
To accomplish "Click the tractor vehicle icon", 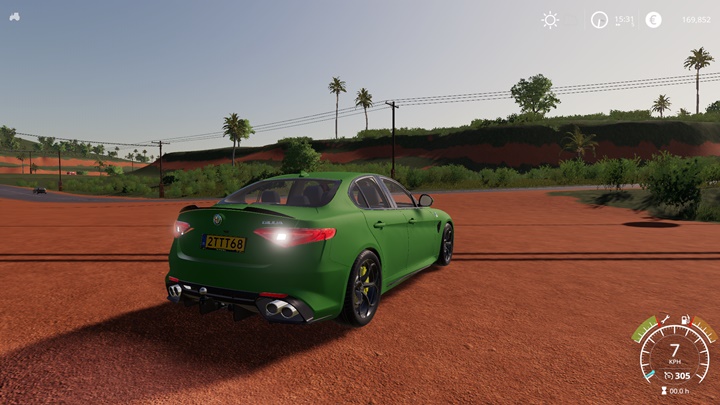I will [x=14, y=16].
